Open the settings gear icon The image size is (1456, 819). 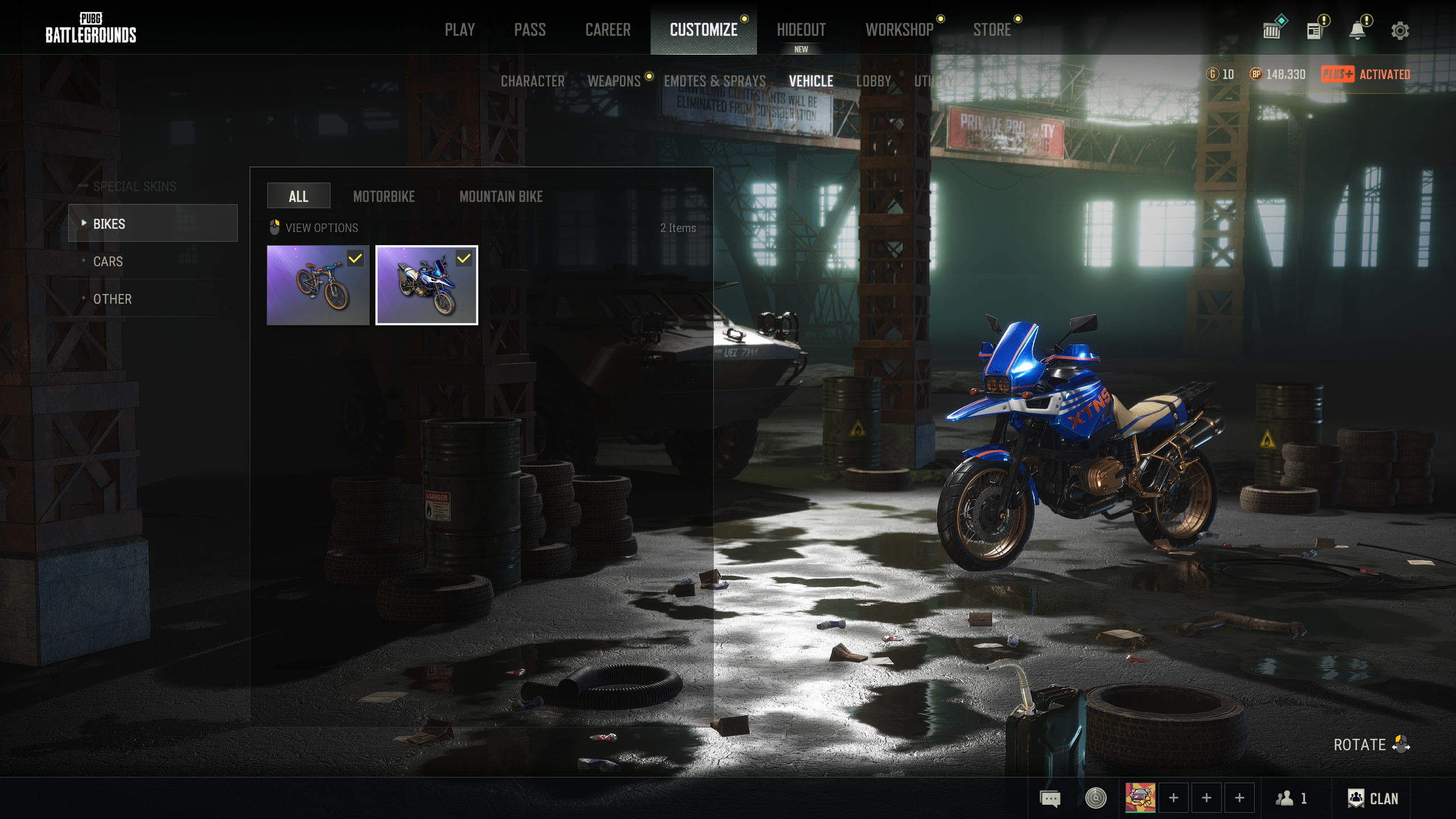pyautogui.click(x=1400, y=31)
